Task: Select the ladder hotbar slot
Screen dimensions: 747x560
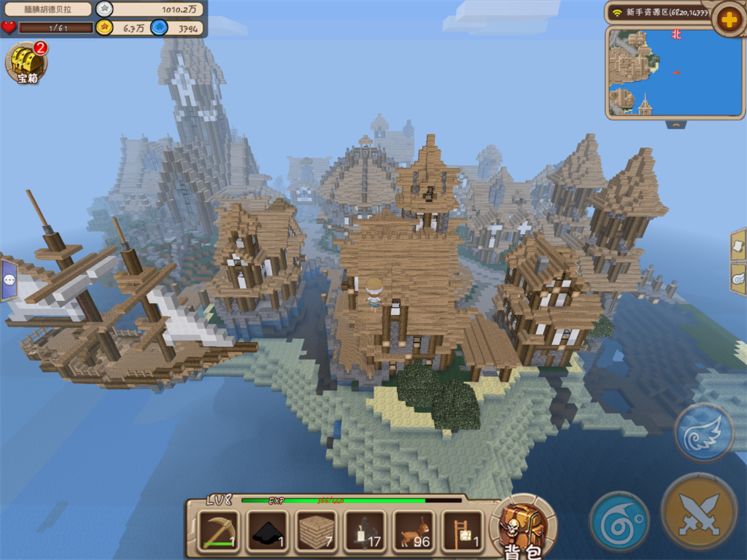Action: coord(461,530)
